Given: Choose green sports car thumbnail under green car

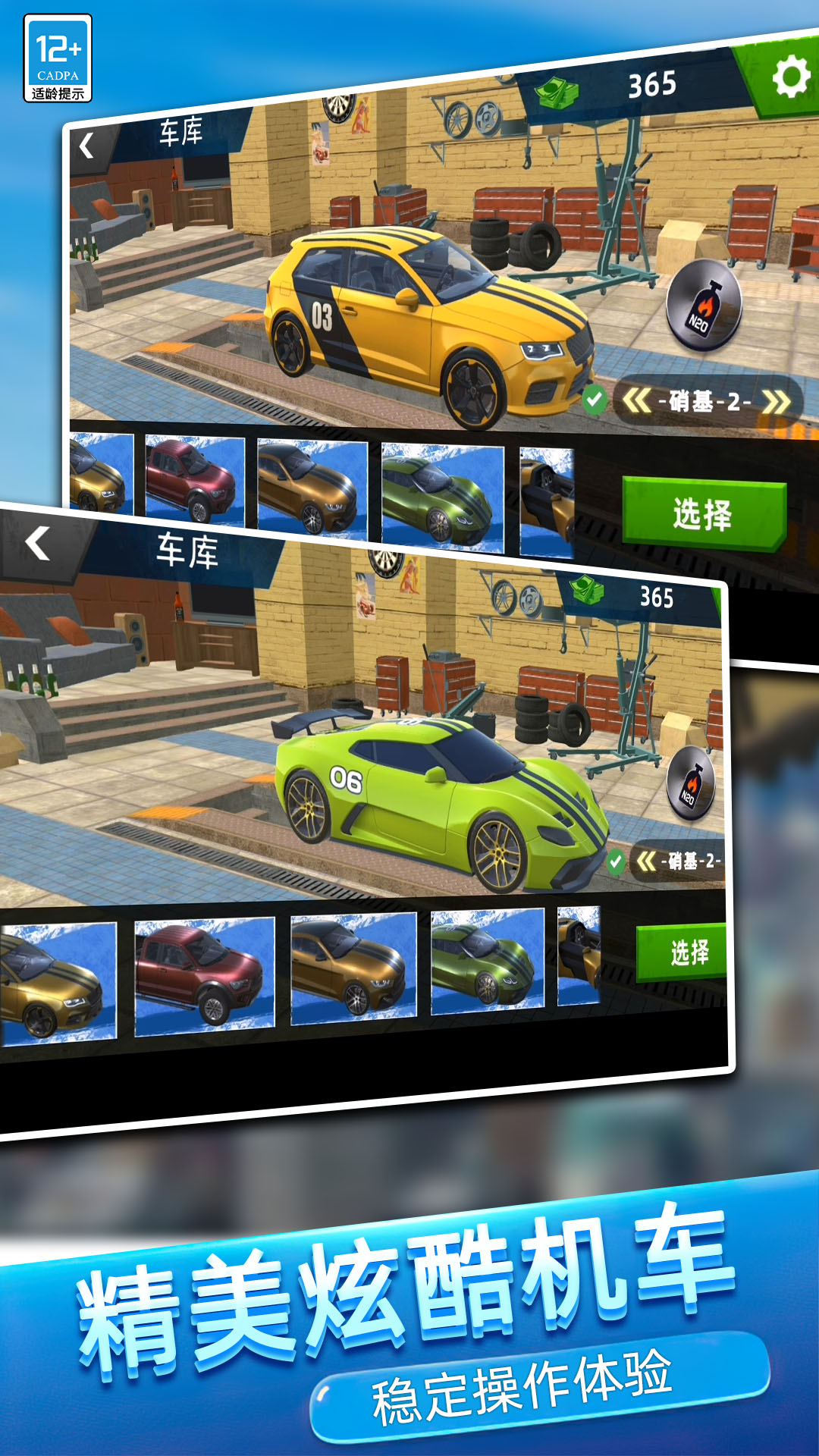Looking at the screenshot, I should (x=487, y=961).
